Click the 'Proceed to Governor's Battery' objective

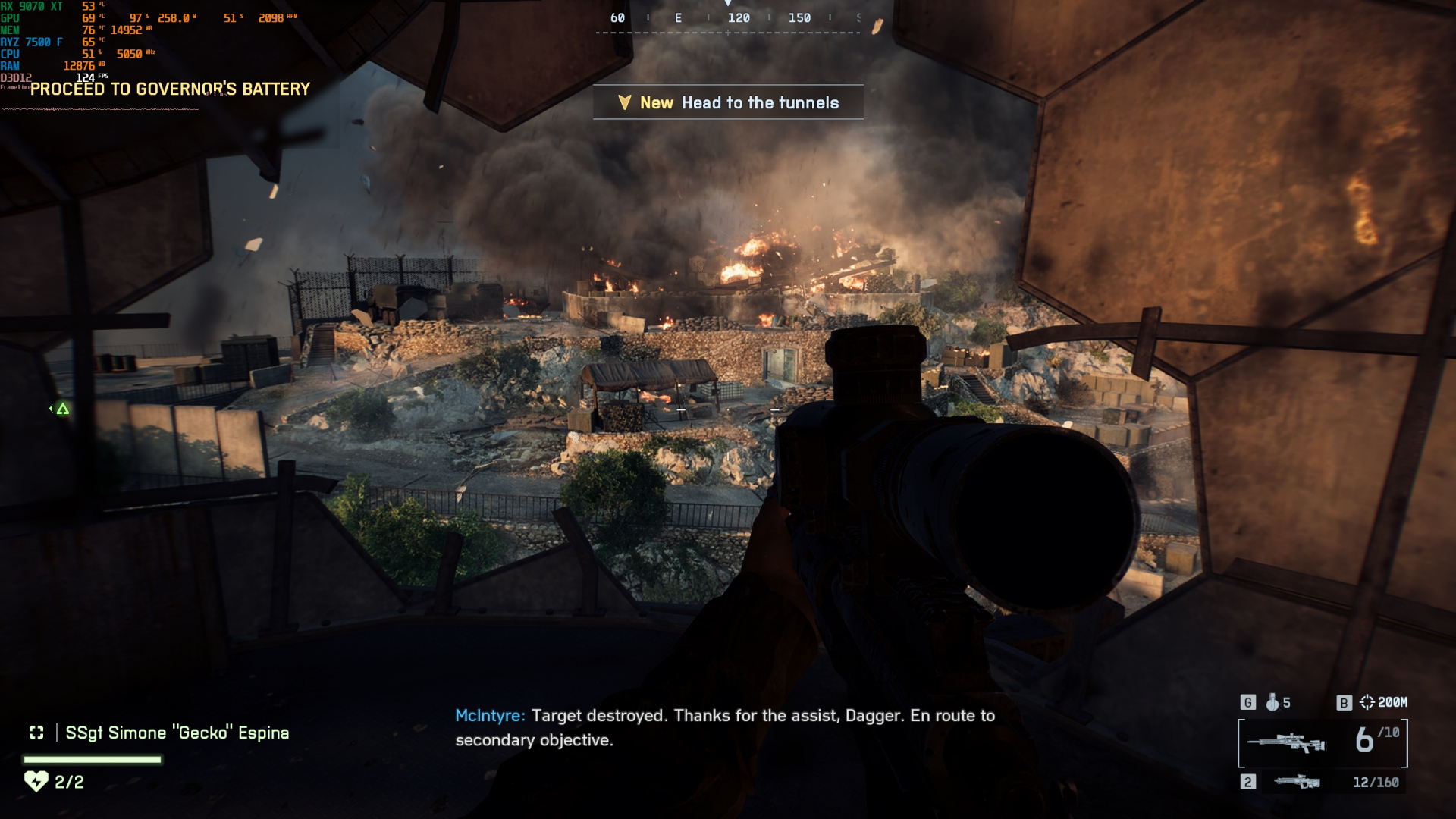point(171,89)
